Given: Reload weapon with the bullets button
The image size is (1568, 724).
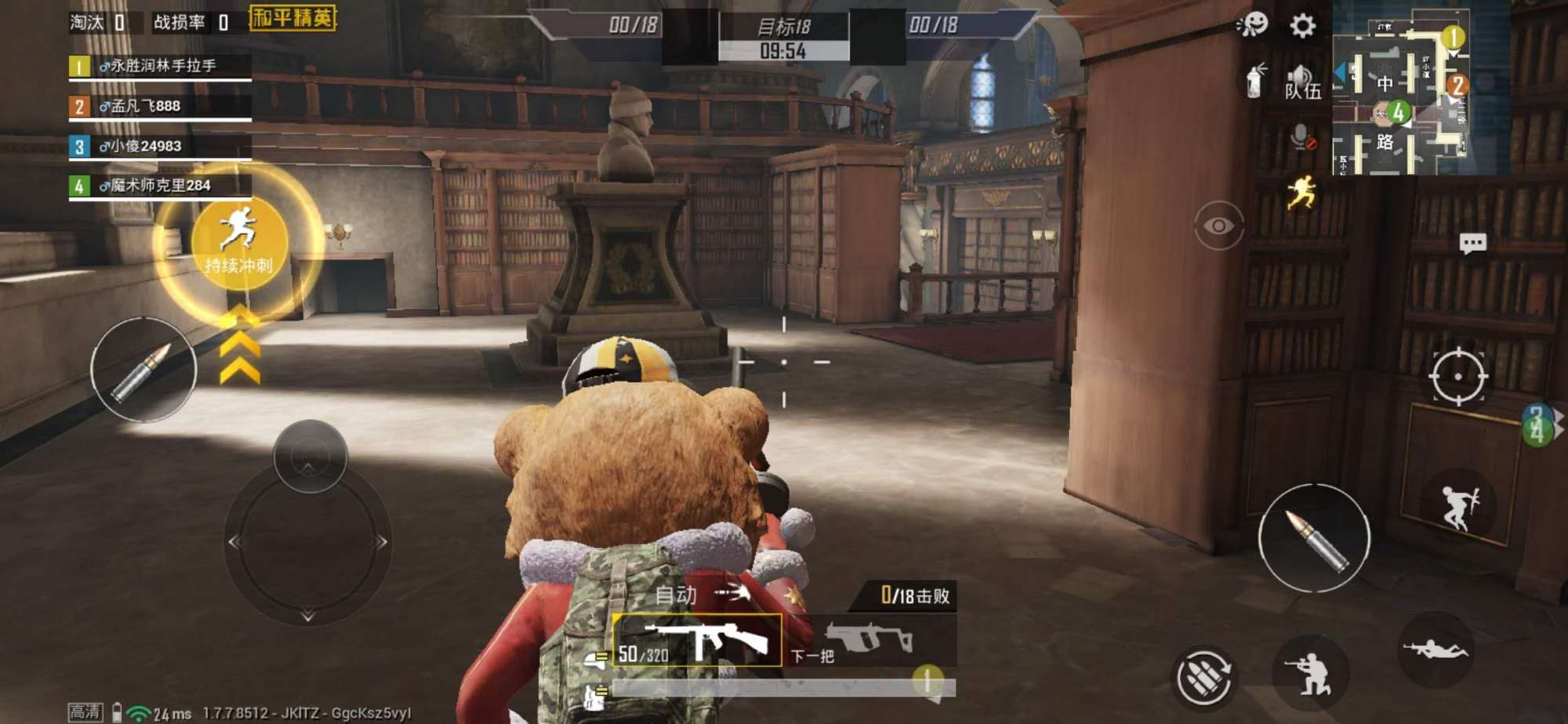Looking at the screenshot, I should (1203, 677).
